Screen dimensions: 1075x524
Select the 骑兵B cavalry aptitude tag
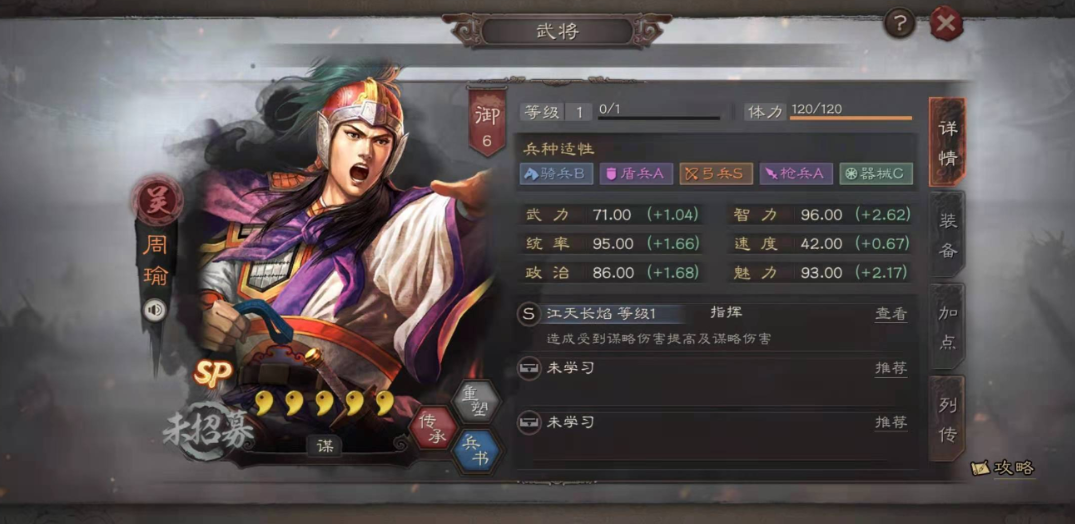(557, 174)
